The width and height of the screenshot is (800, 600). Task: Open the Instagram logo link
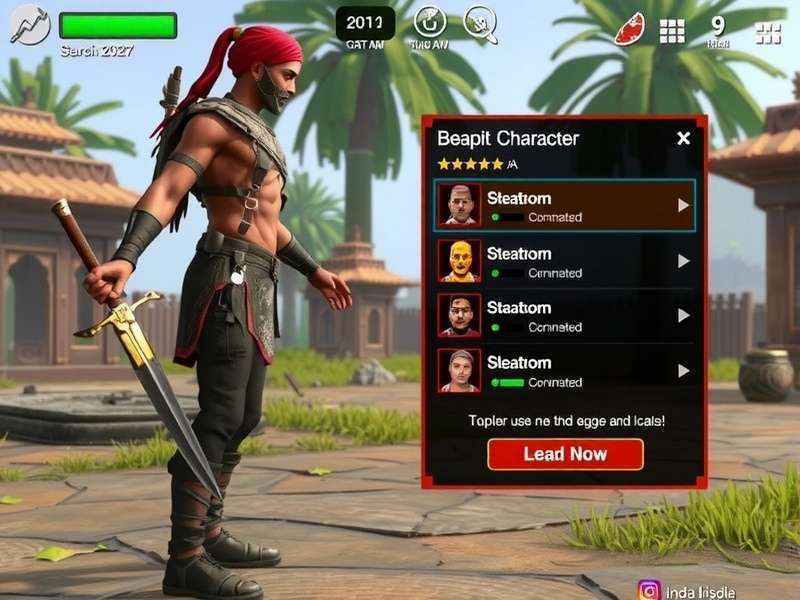[x=650, y=590]
